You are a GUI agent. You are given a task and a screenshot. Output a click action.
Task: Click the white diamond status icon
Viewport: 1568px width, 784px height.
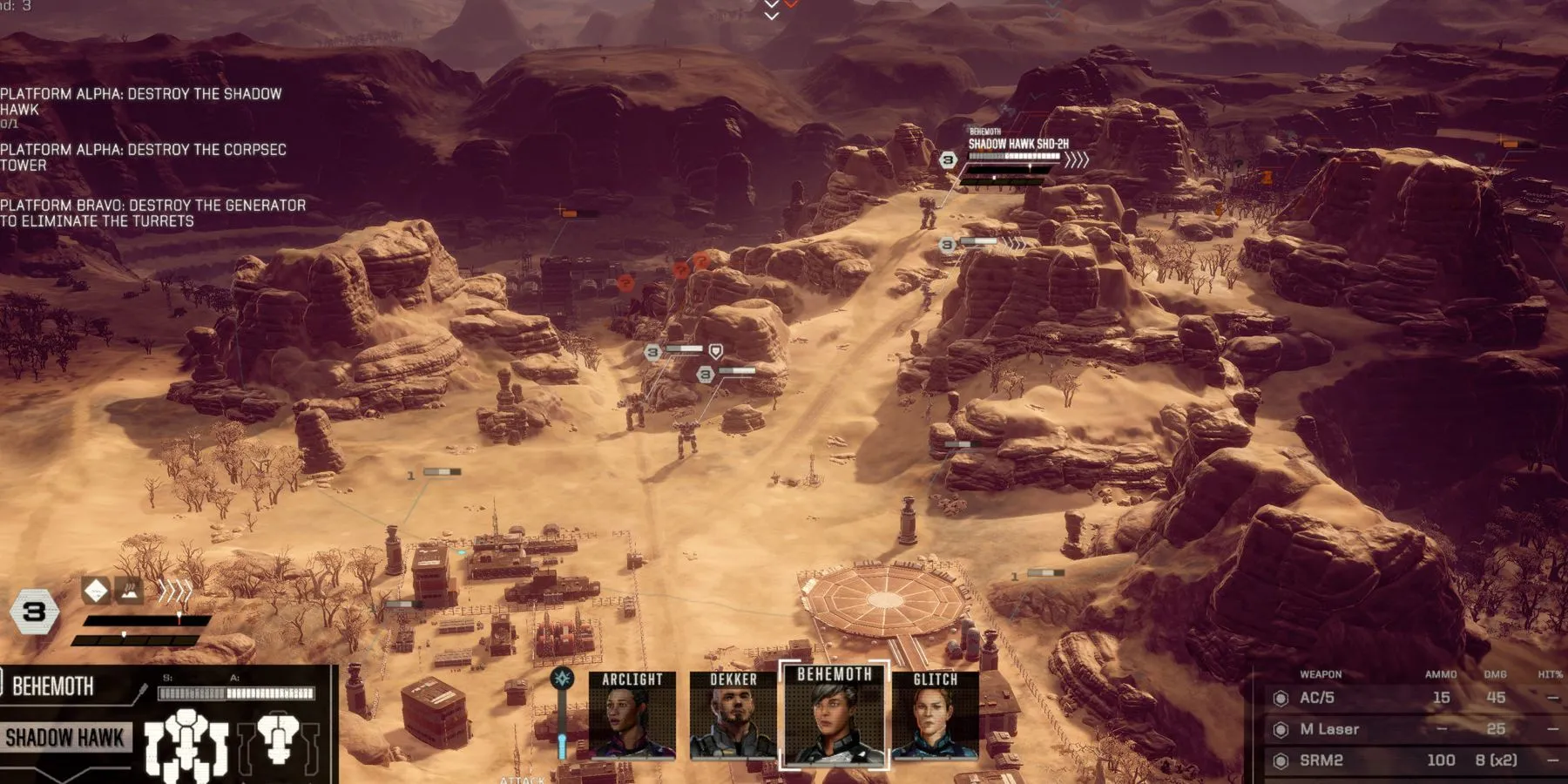pyautogui.click(x=96, y=591)
